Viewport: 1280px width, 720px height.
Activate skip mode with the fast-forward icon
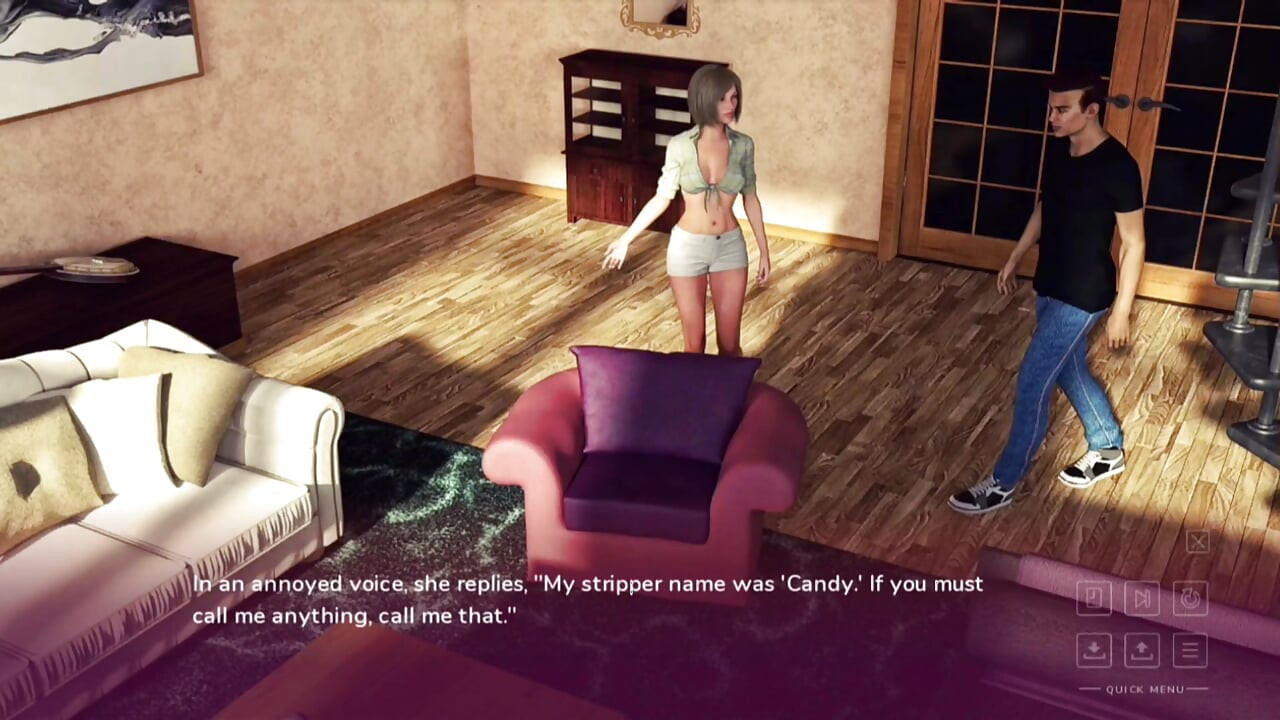pyautogui.click(x=1141, y=598)
